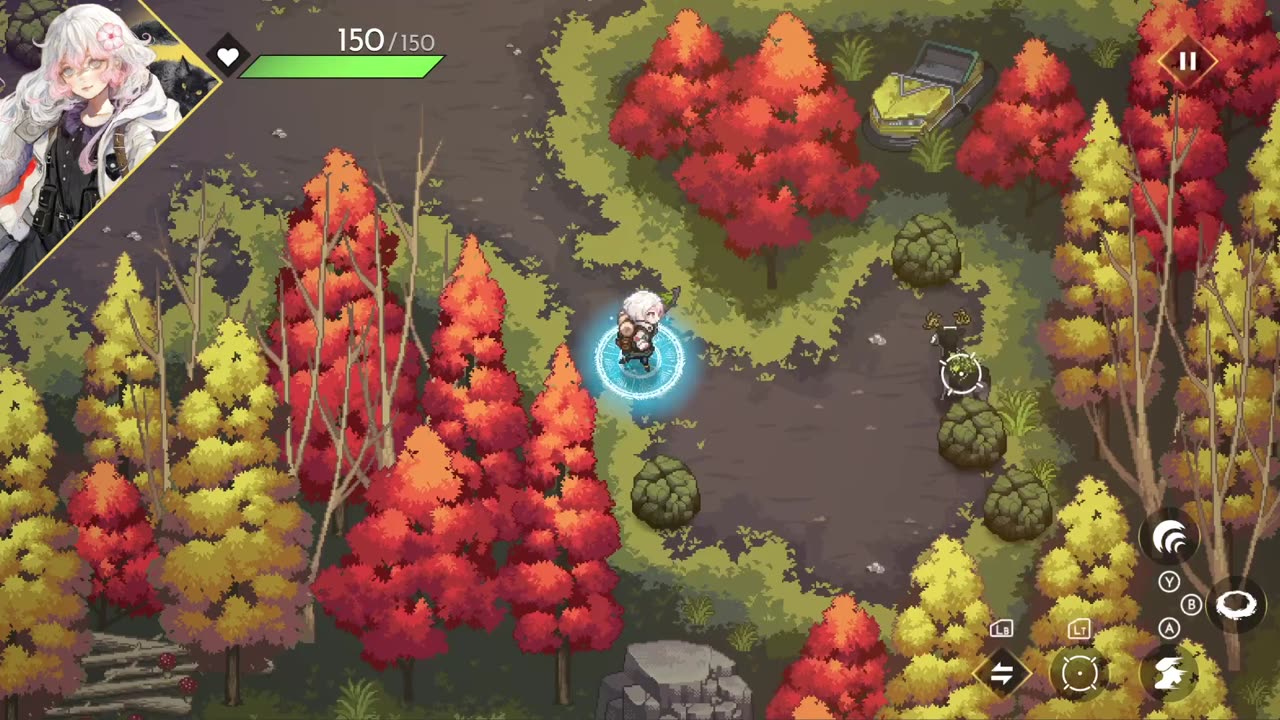Trigger the dash sprint ability icon
This screenshot has height=720, width=1280.
point(1168,673)
